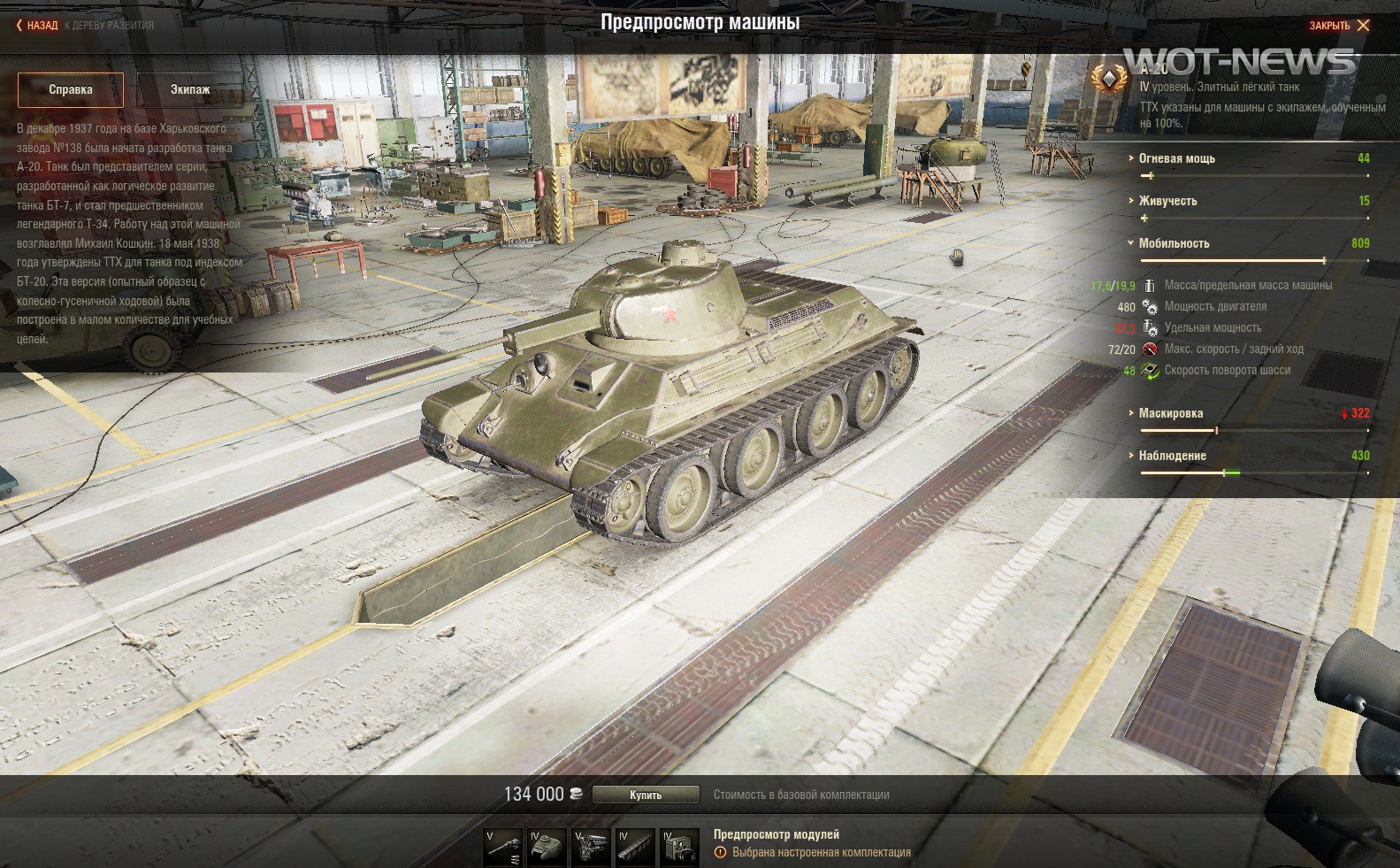This screenshot has height=868, width=1400.
Task: Expand the Маскировка stats section
Action: coord(1170,413)
